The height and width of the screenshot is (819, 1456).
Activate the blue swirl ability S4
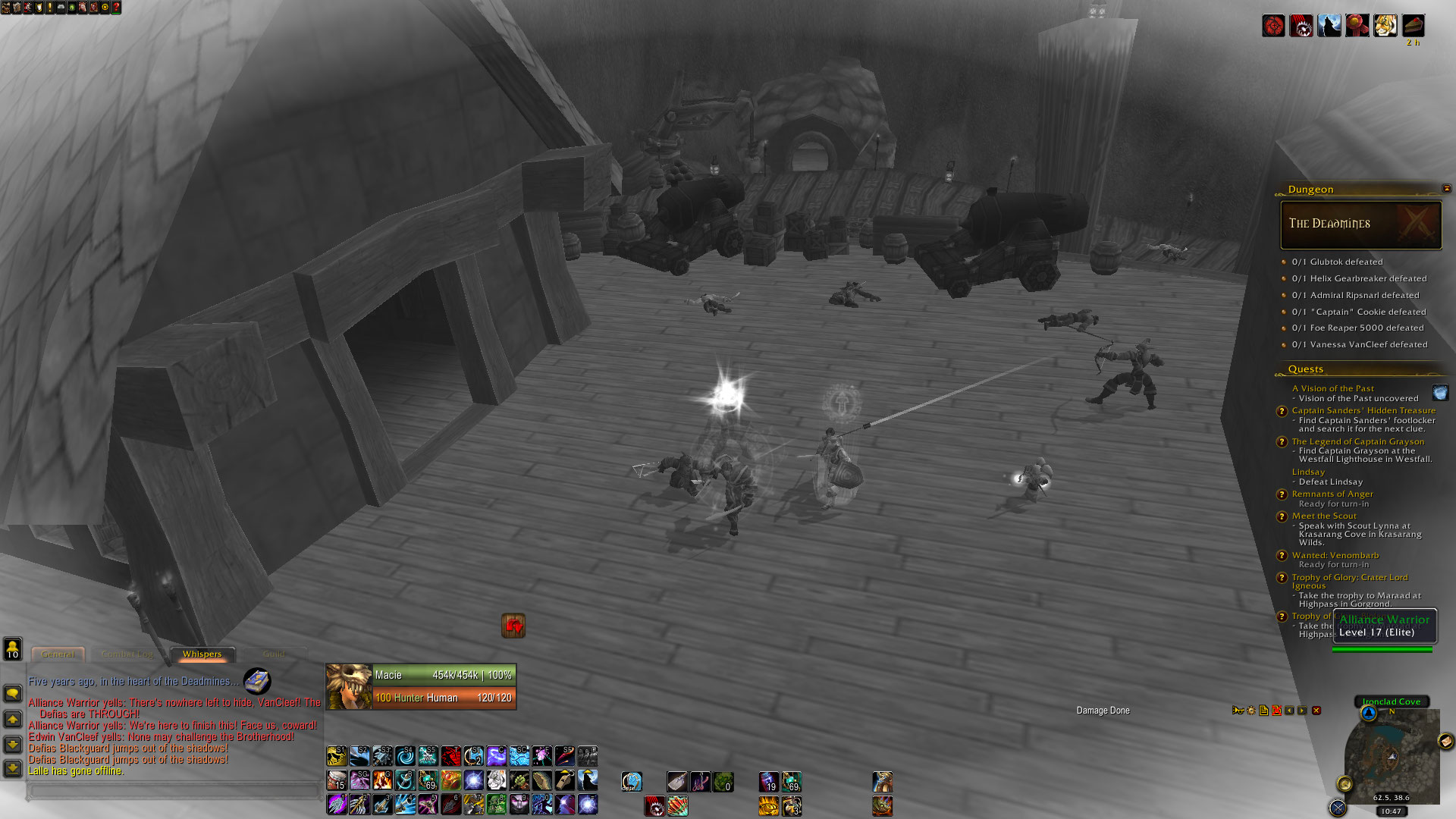405,755
